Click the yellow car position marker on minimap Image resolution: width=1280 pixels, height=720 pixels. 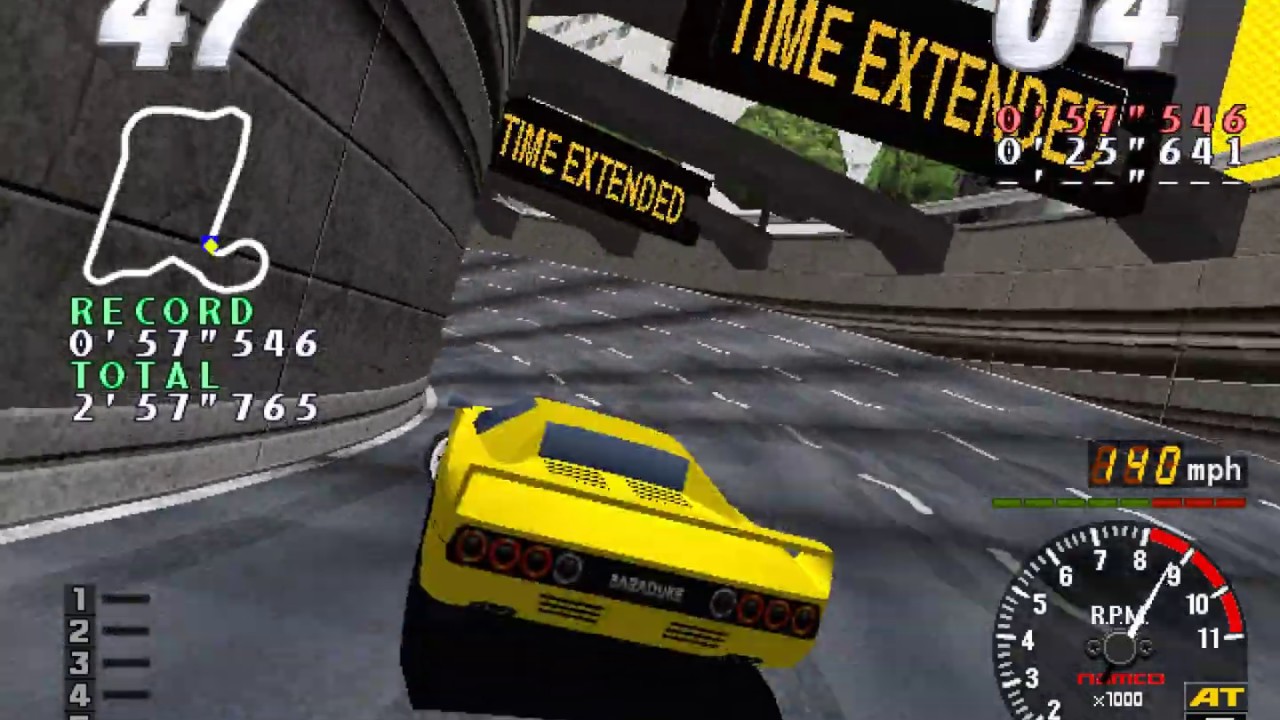pyautogui.click(x=209, y=245)
